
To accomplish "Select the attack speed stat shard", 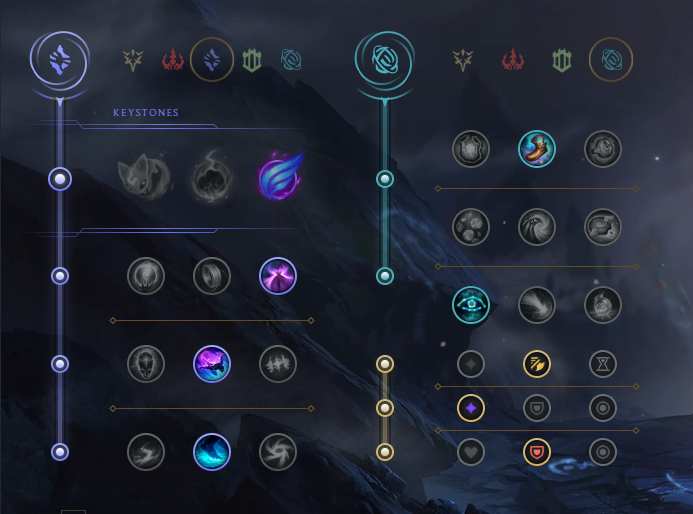I will pyautogui.click(x=537, y=364).
